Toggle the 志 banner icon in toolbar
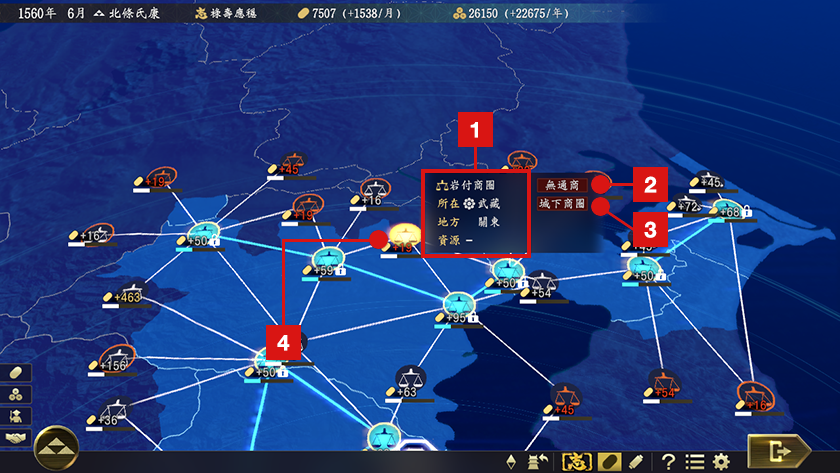The image size is (840, 473). point(579,462)
